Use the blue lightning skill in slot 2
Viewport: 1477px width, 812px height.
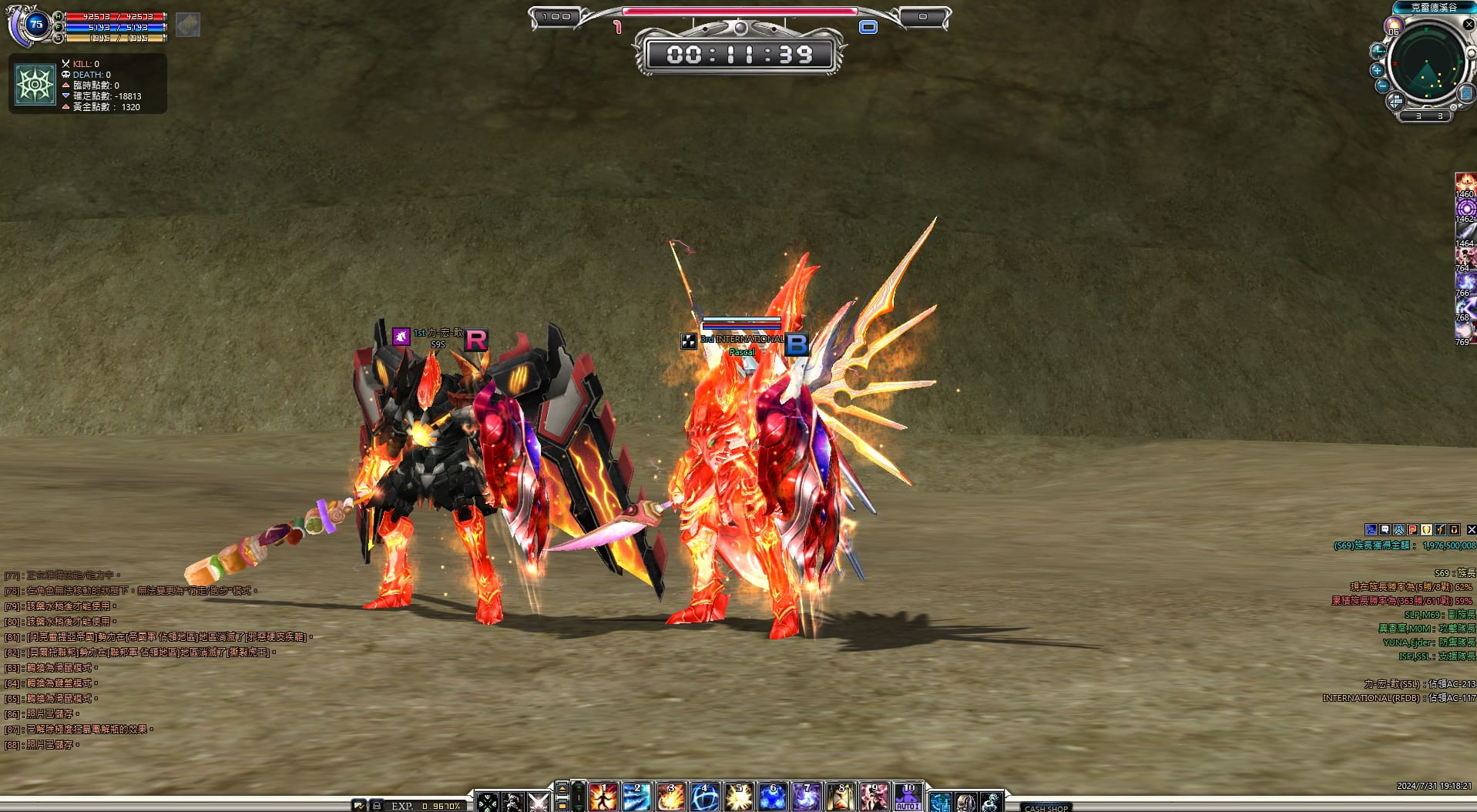637,797
